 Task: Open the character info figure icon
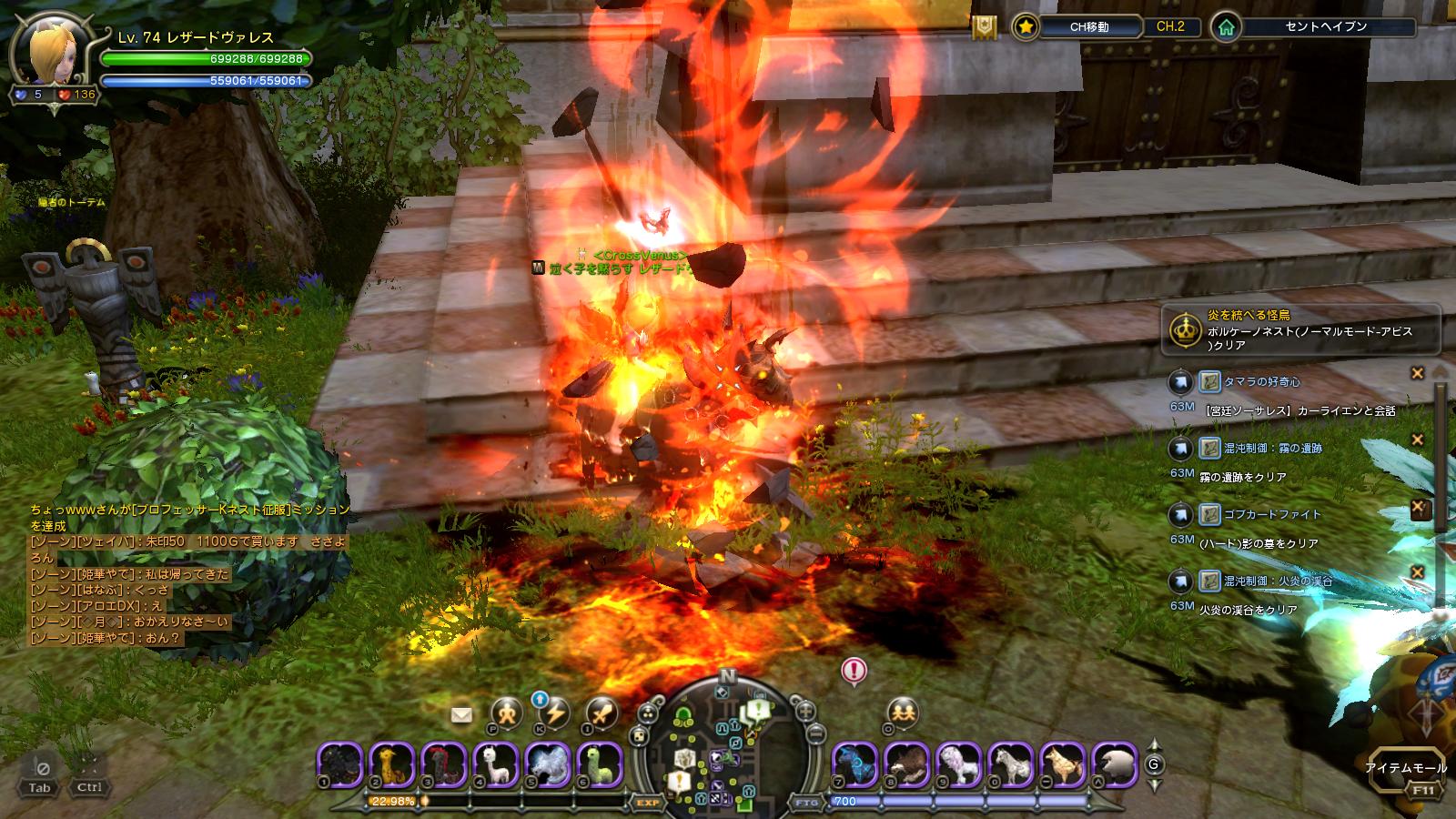(x=506, y=713)
